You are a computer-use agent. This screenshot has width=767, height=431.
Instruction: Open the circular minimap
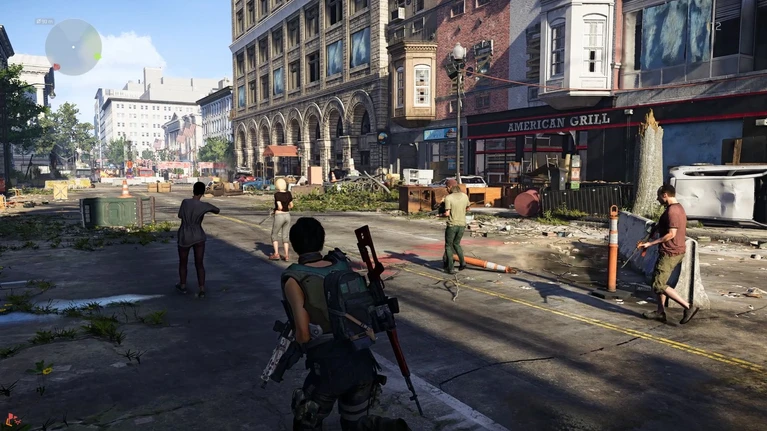73,47
